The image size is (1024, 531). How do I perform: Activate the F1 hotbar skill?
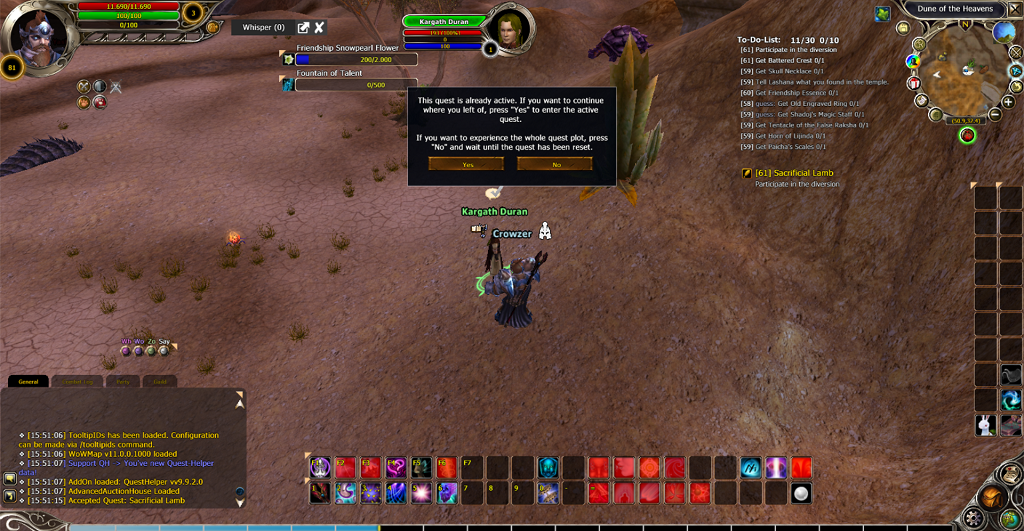pyautogui.click(x=320, y=467)
